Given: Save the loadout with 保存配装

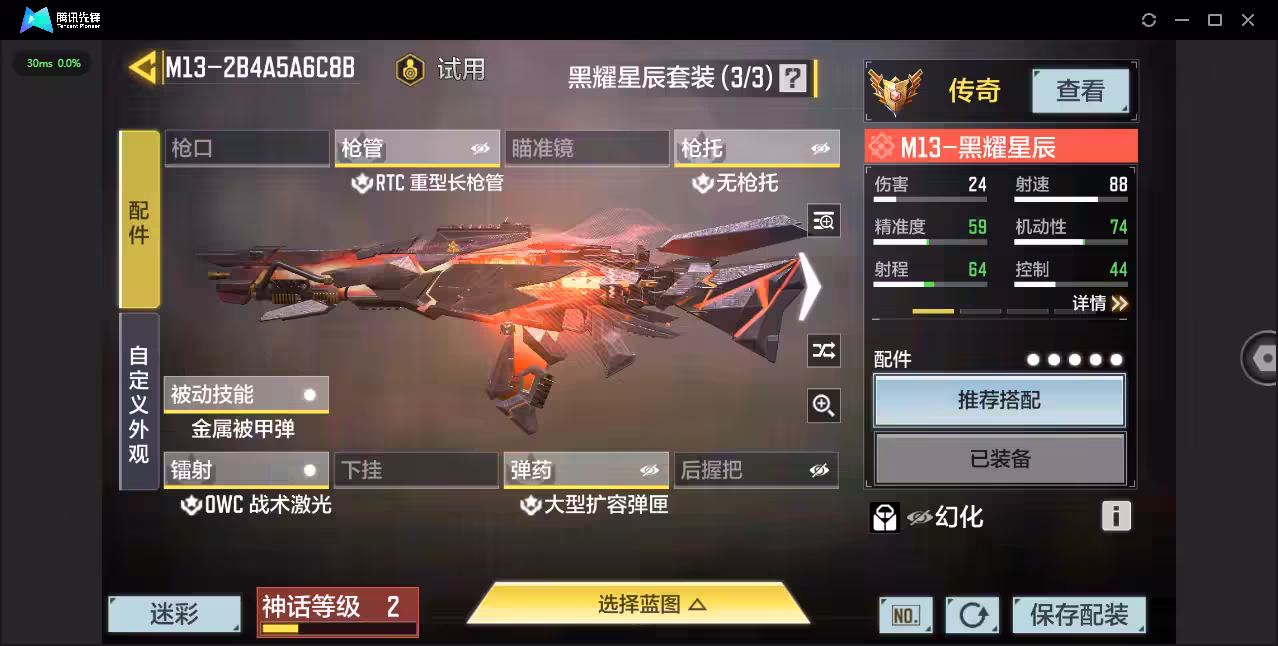Looking at the screenshot, I should pos(1078,614).
